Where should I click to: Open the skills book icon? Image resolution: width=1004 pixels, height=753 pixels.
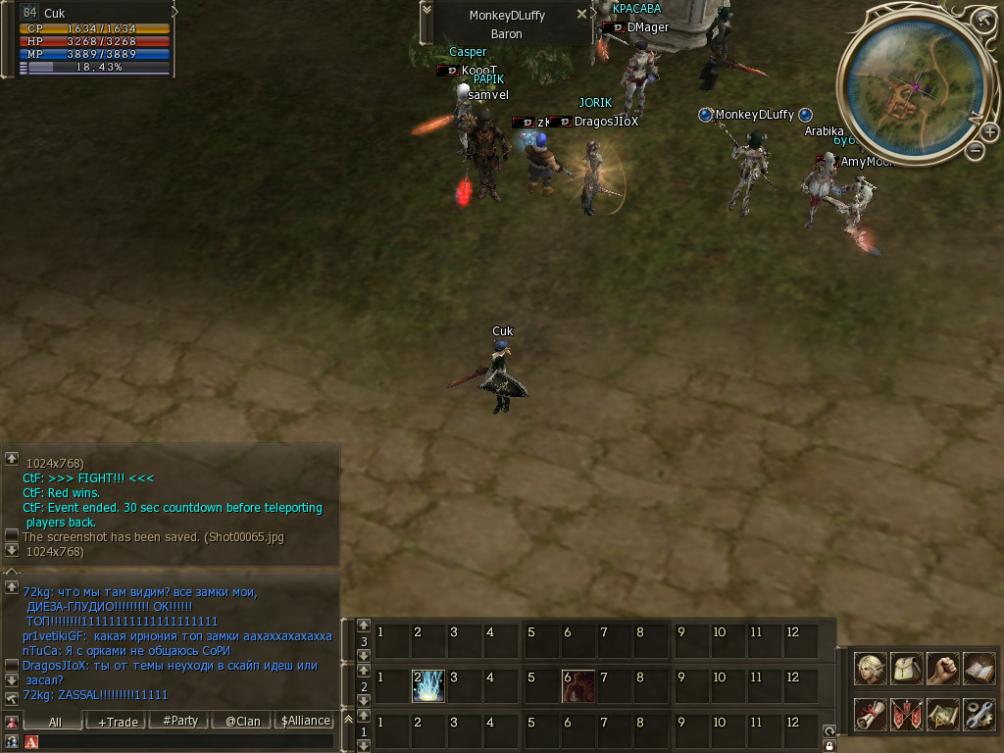pyautogui.click(x=979, y=670)
